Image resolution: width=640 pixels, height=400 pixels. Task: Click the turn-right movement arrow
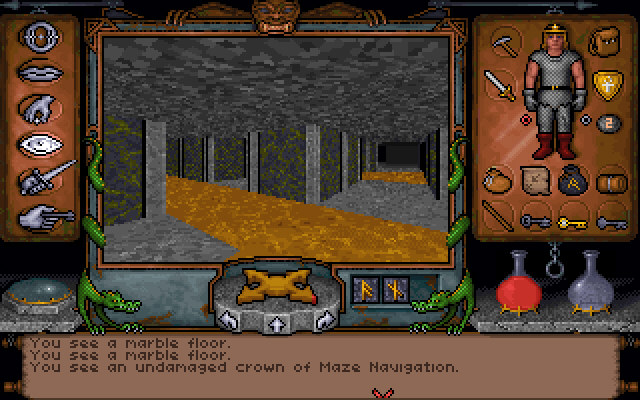322,321
